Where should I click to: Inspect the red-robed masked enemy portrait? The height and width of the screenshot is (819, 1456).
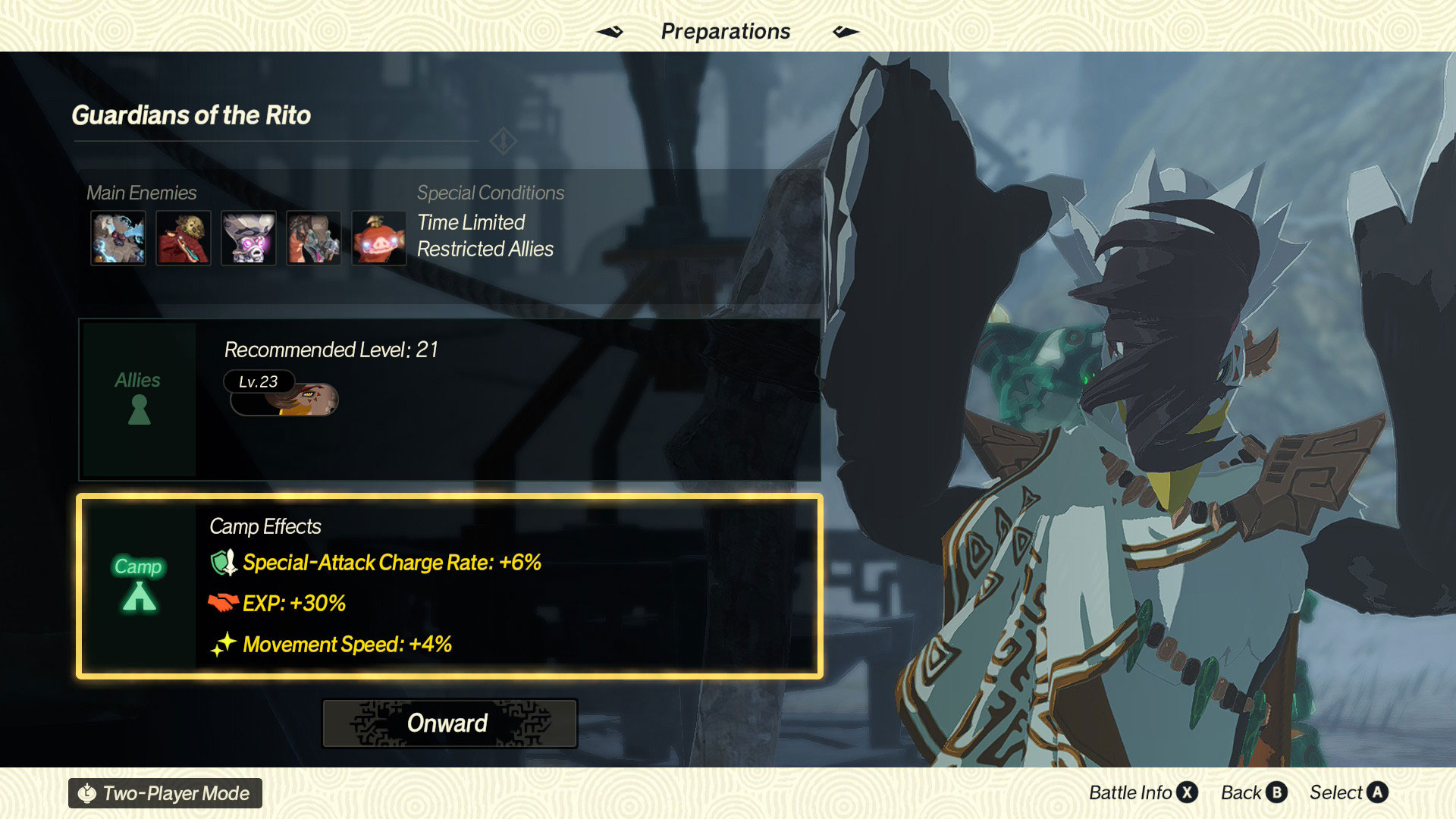coord(183,238)
